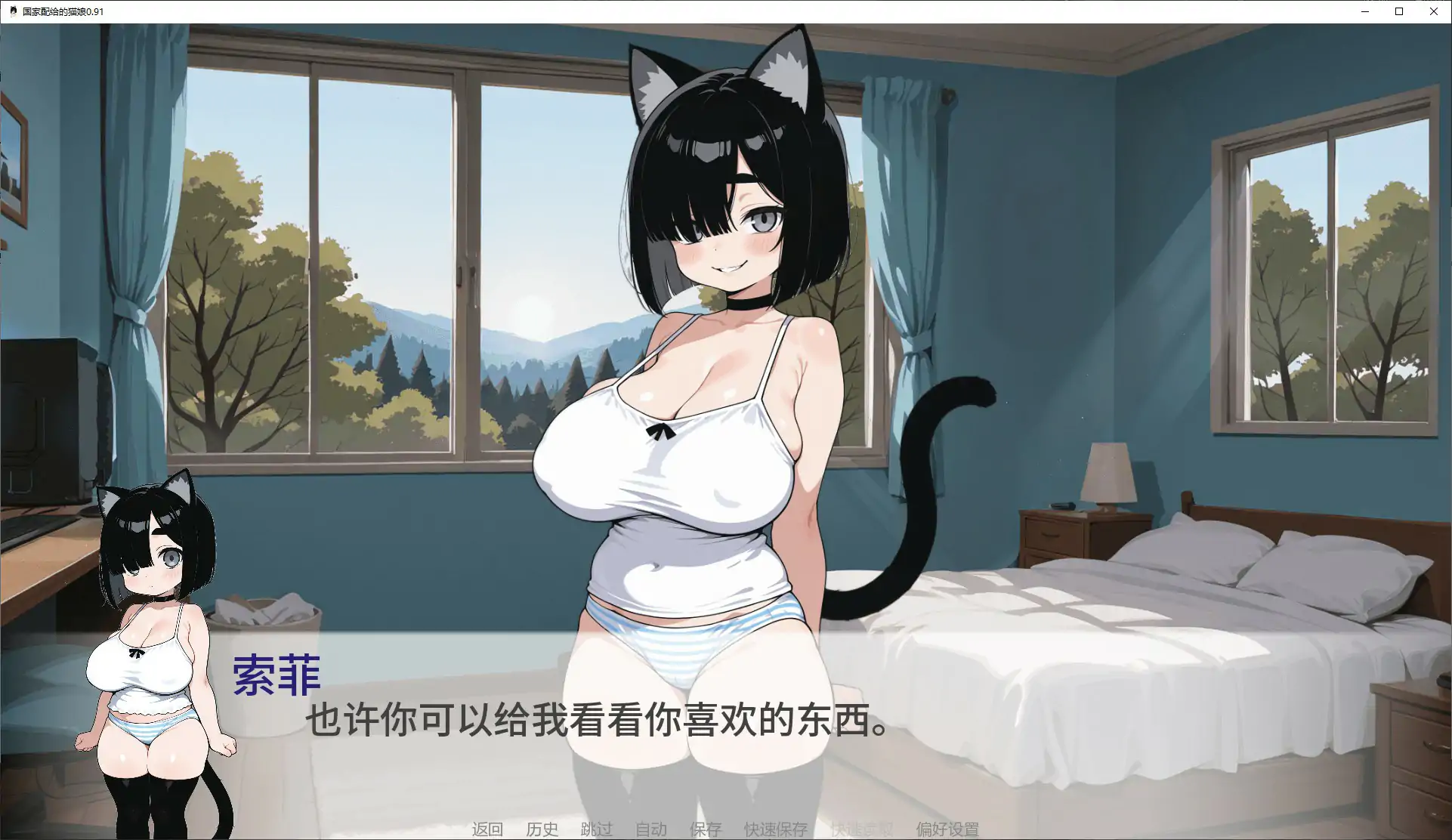Enable 跳过 (Skip) mode
The image size is (1452, 840).
point(596,829)
